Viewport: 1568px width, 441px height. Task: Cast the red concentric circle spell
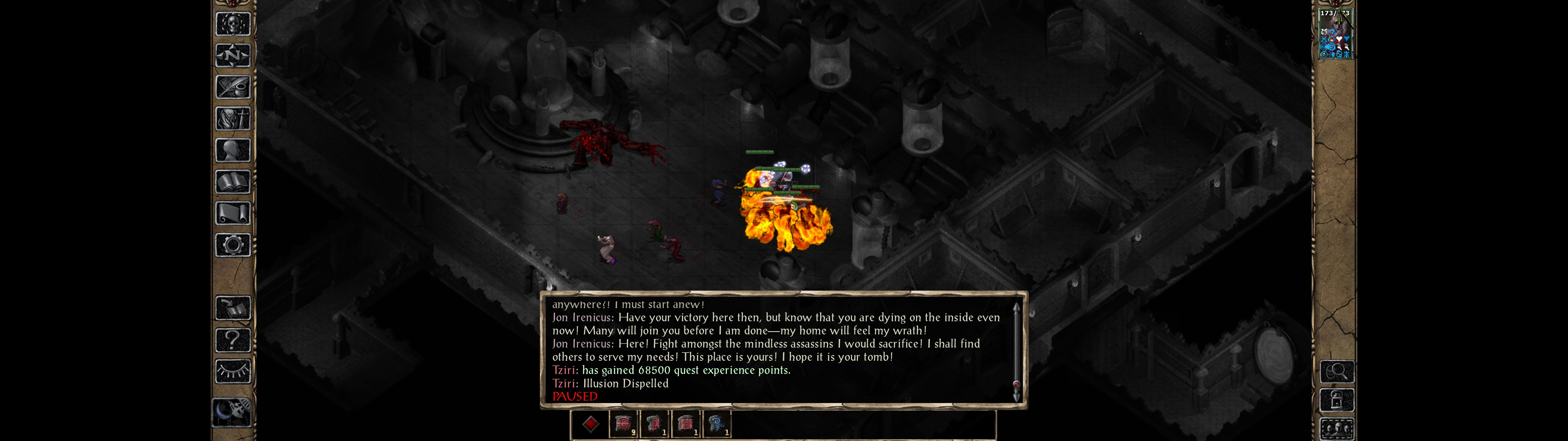point(623,424)
